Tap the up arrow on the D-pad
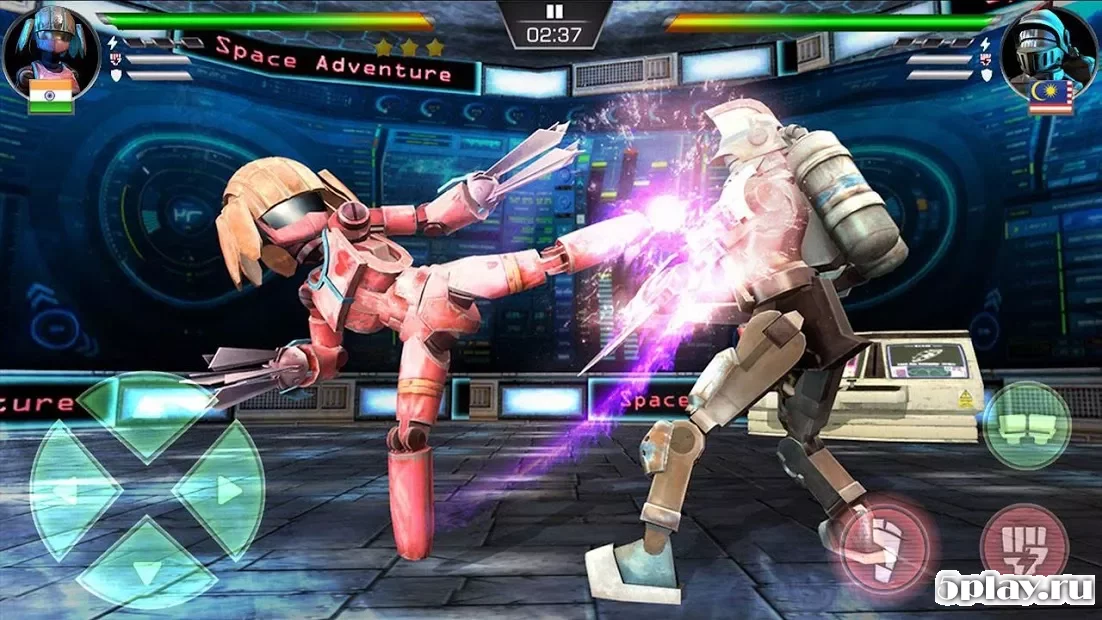The height and width of the screenshot is (620, 1102). [146, 412]
